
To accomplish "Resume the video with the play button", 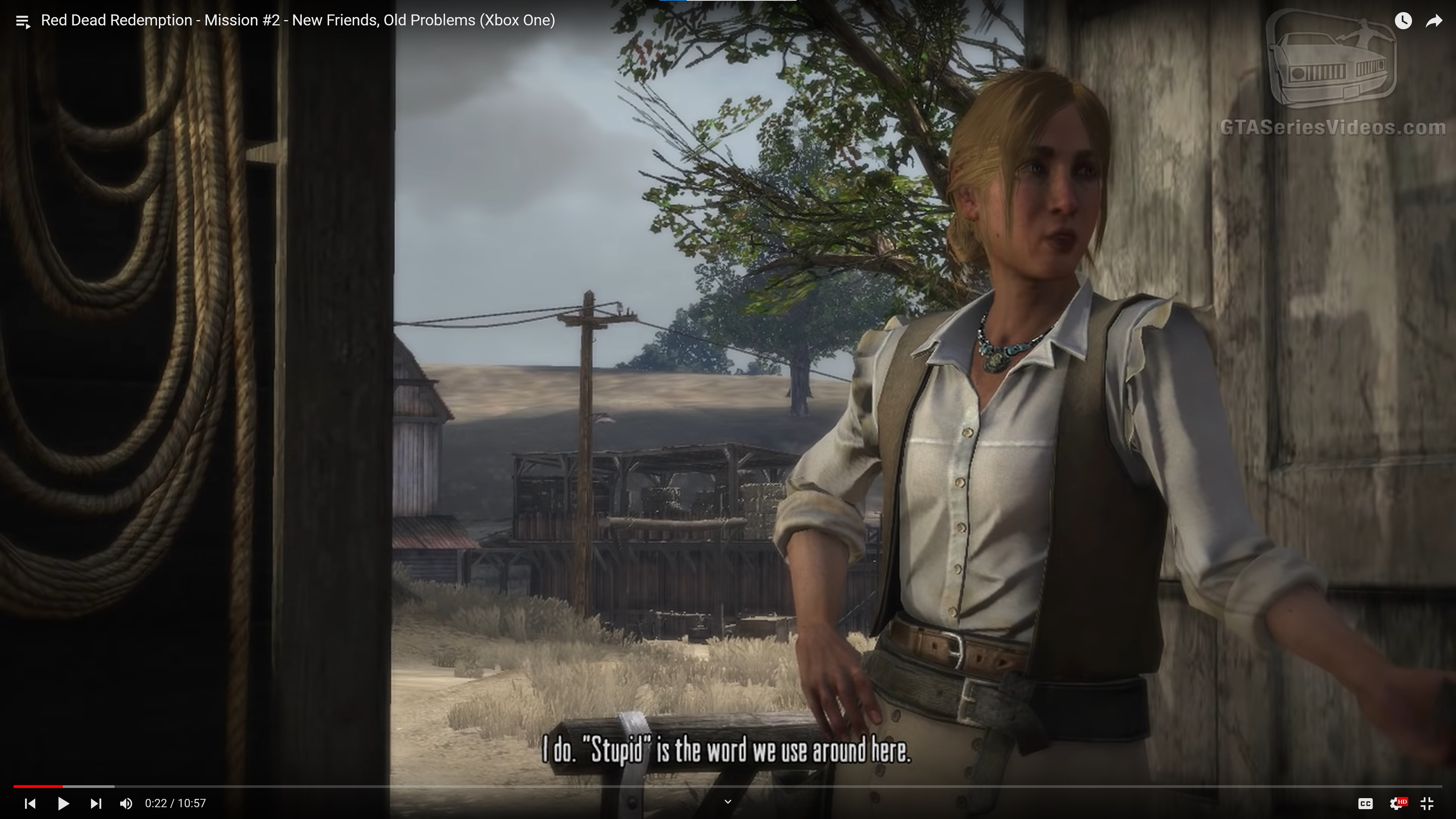I will point(63,803).
